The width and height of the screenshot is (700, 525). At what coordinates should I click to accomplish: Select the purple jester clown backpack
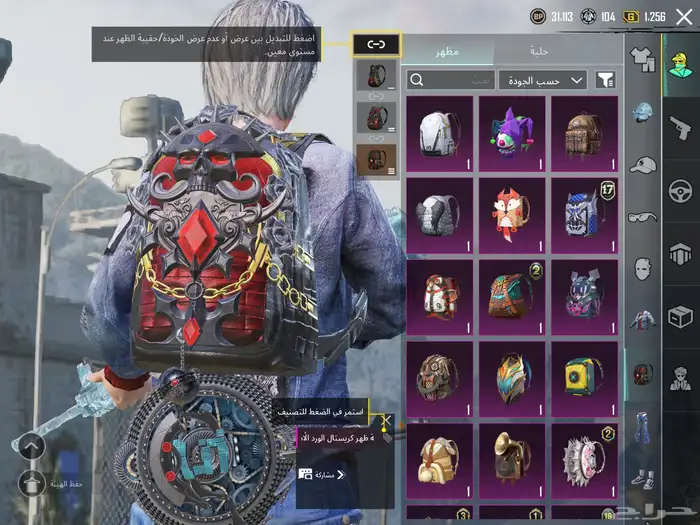click(x=512, y=134)
